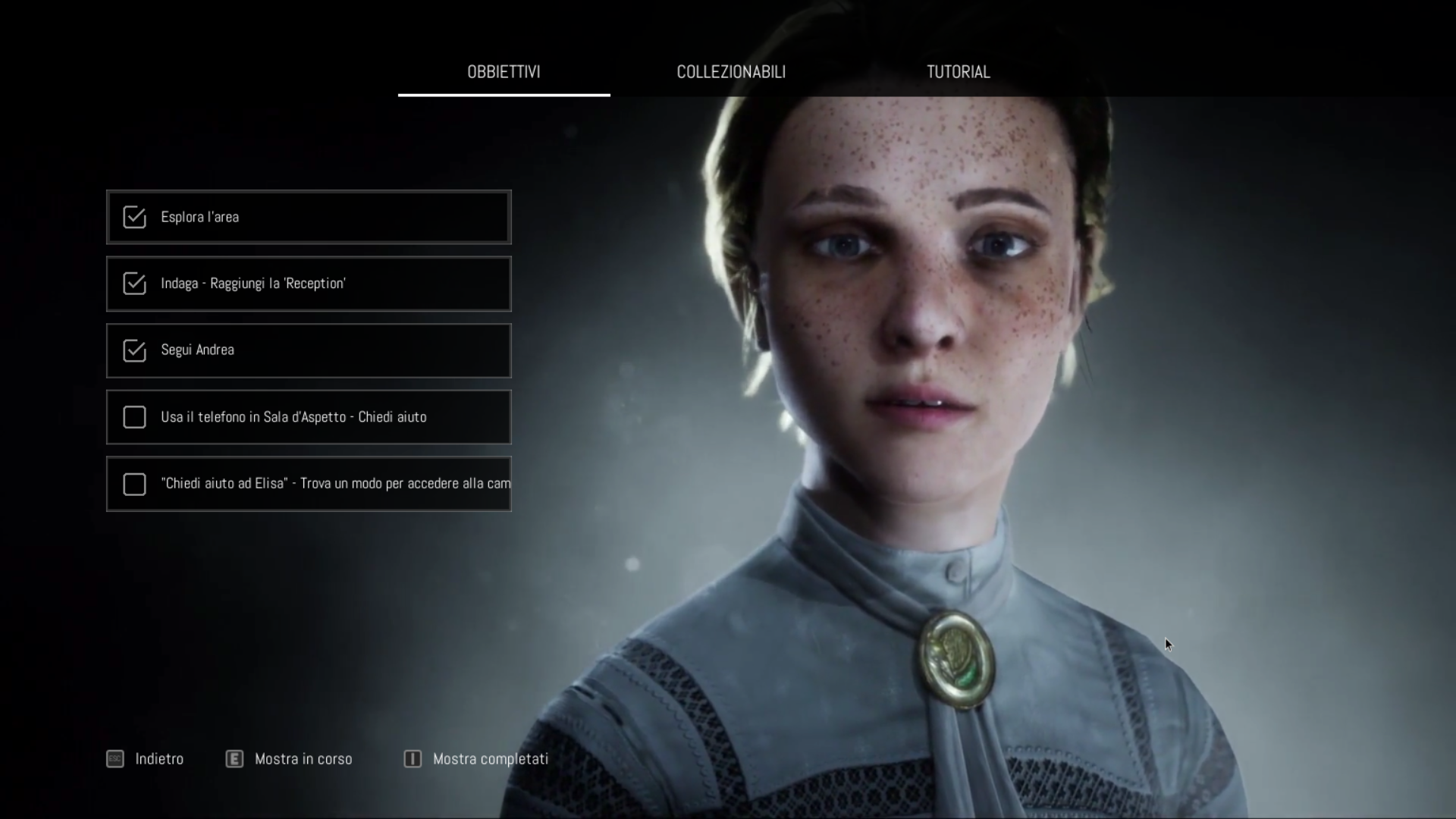Select the "Segui Andrea" objective row

[309, 350]
